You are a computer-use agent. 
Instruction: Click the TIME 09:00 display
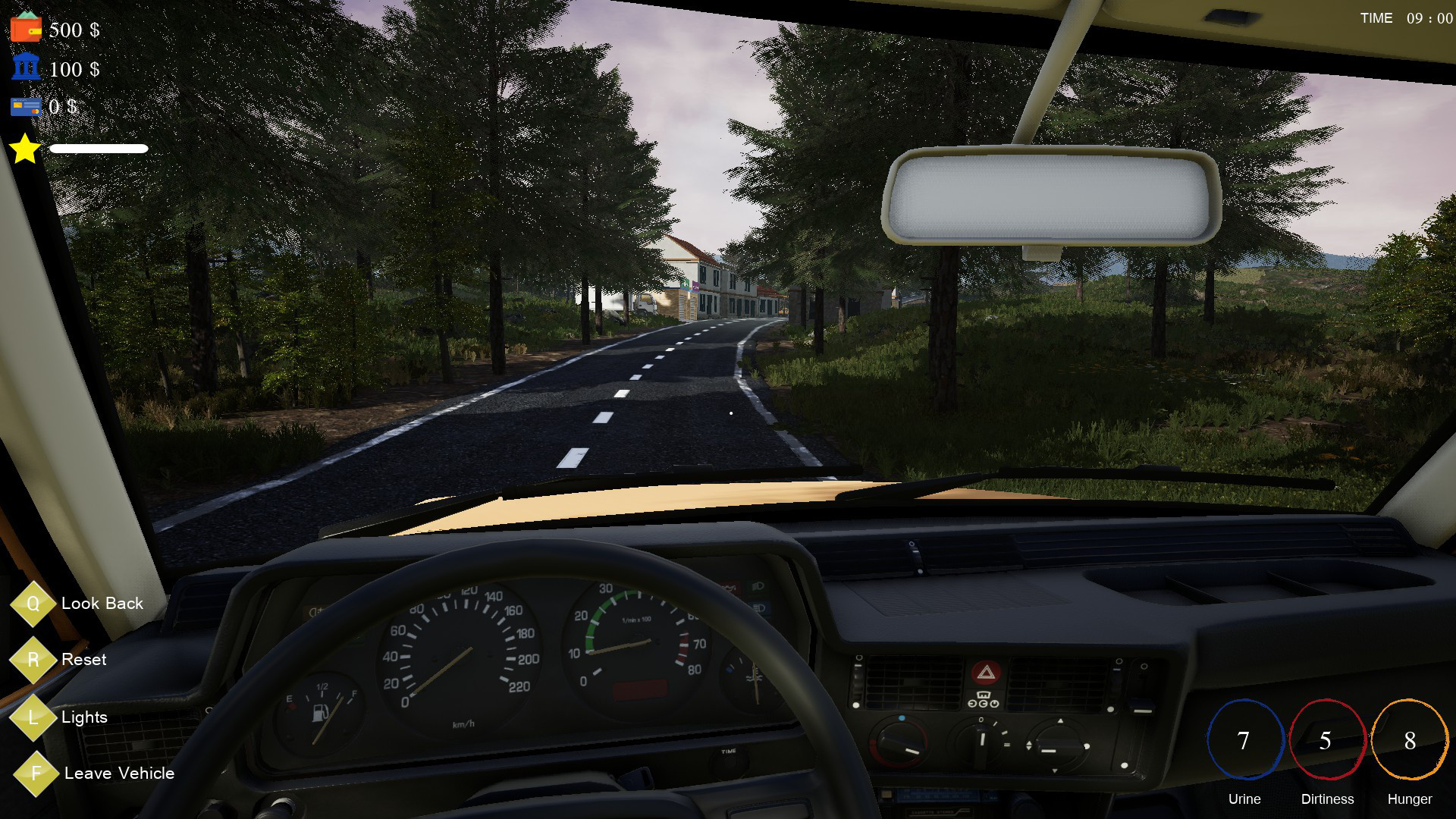[x=1406, y=18]
